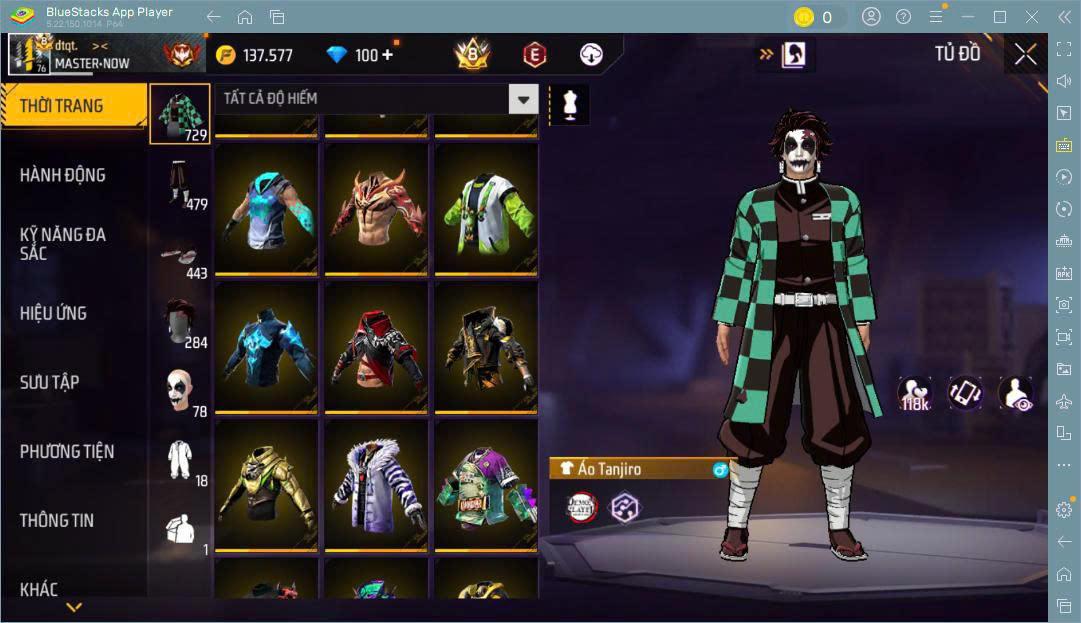Open the SƯU TẬP tab

tap(72, 382)
